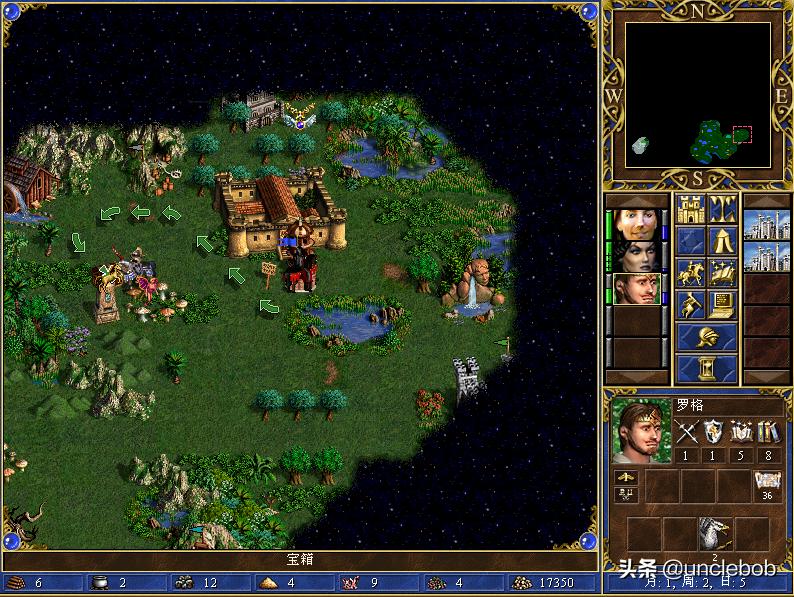Toggle the underground/surface view button

pos(723,209)
